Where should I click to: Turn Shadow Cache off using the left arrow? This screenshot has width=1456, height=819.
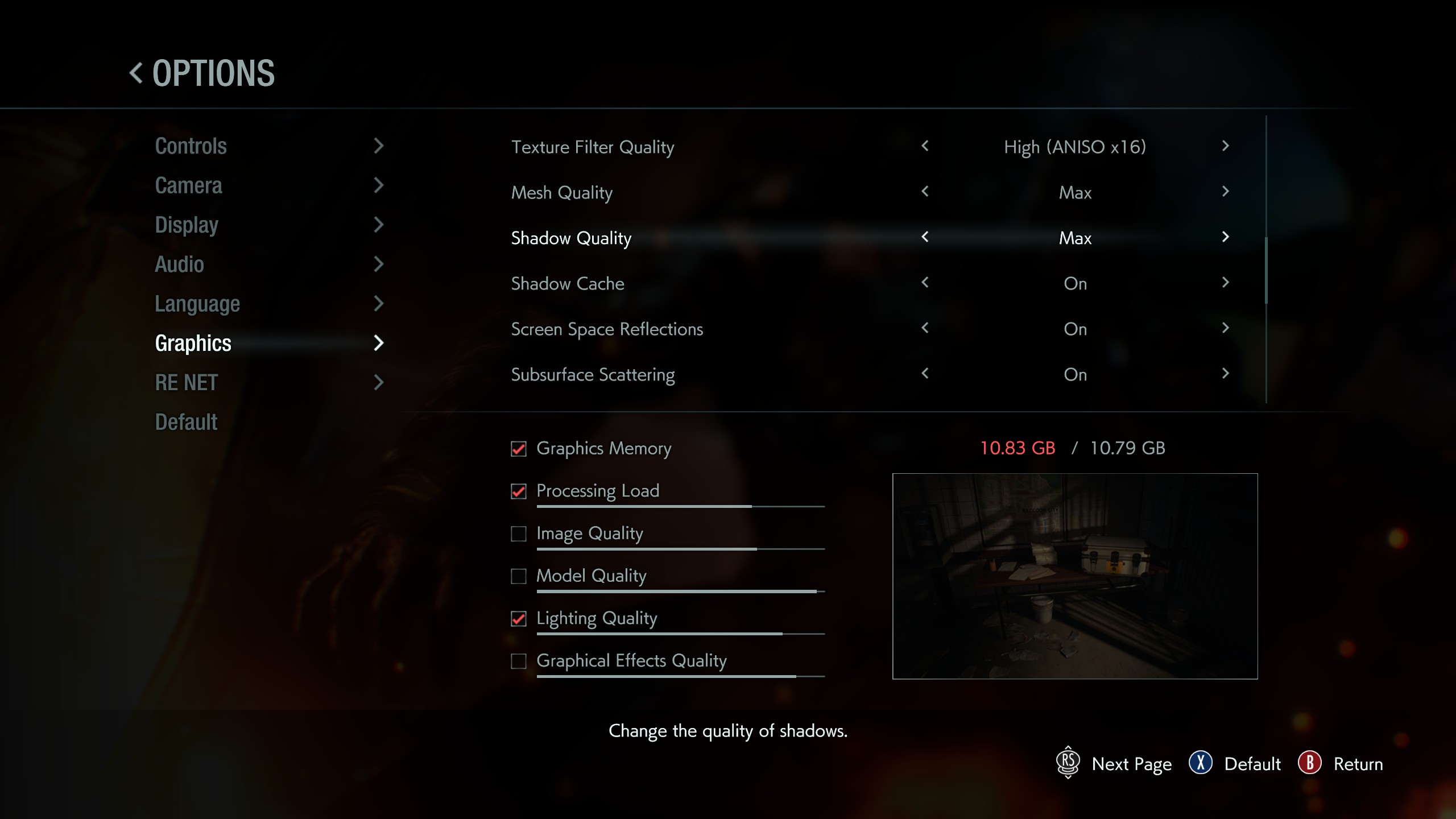click(924, 283)
